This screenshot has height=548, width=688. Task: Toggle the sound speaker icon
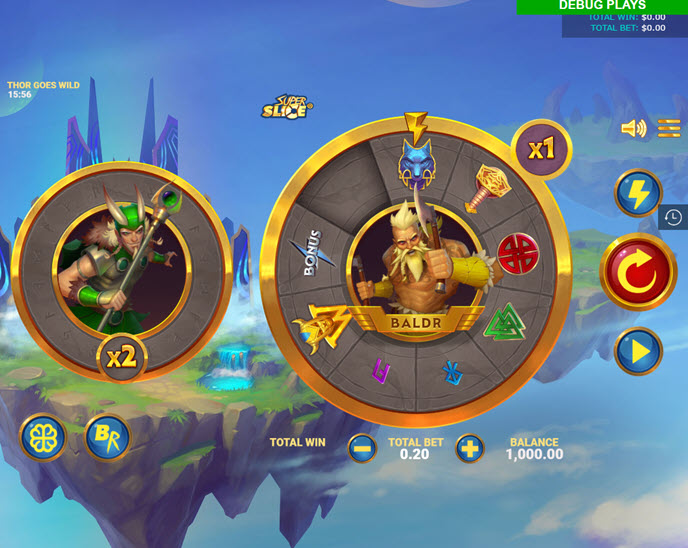tap(633, 129)
